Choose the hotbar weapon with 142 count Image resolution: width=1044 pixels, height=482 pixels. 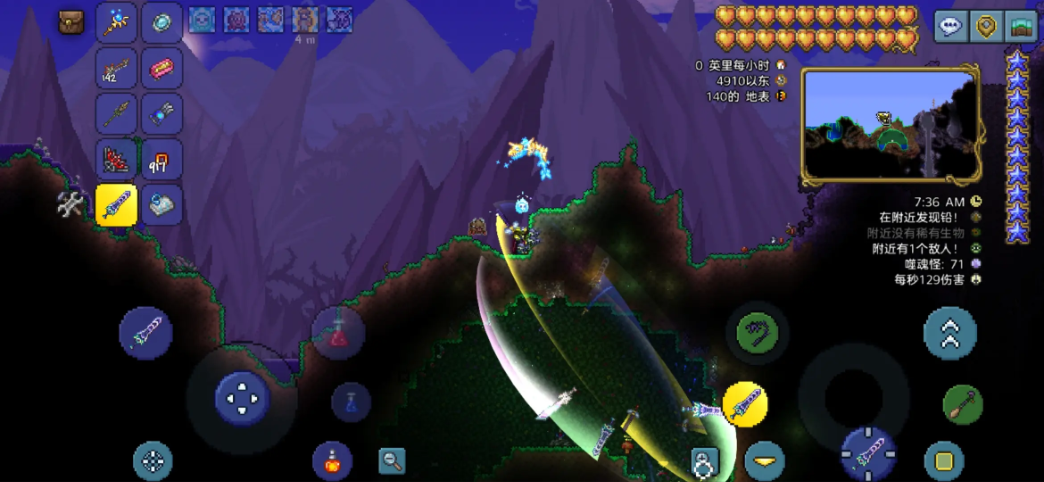pos(116,68)
